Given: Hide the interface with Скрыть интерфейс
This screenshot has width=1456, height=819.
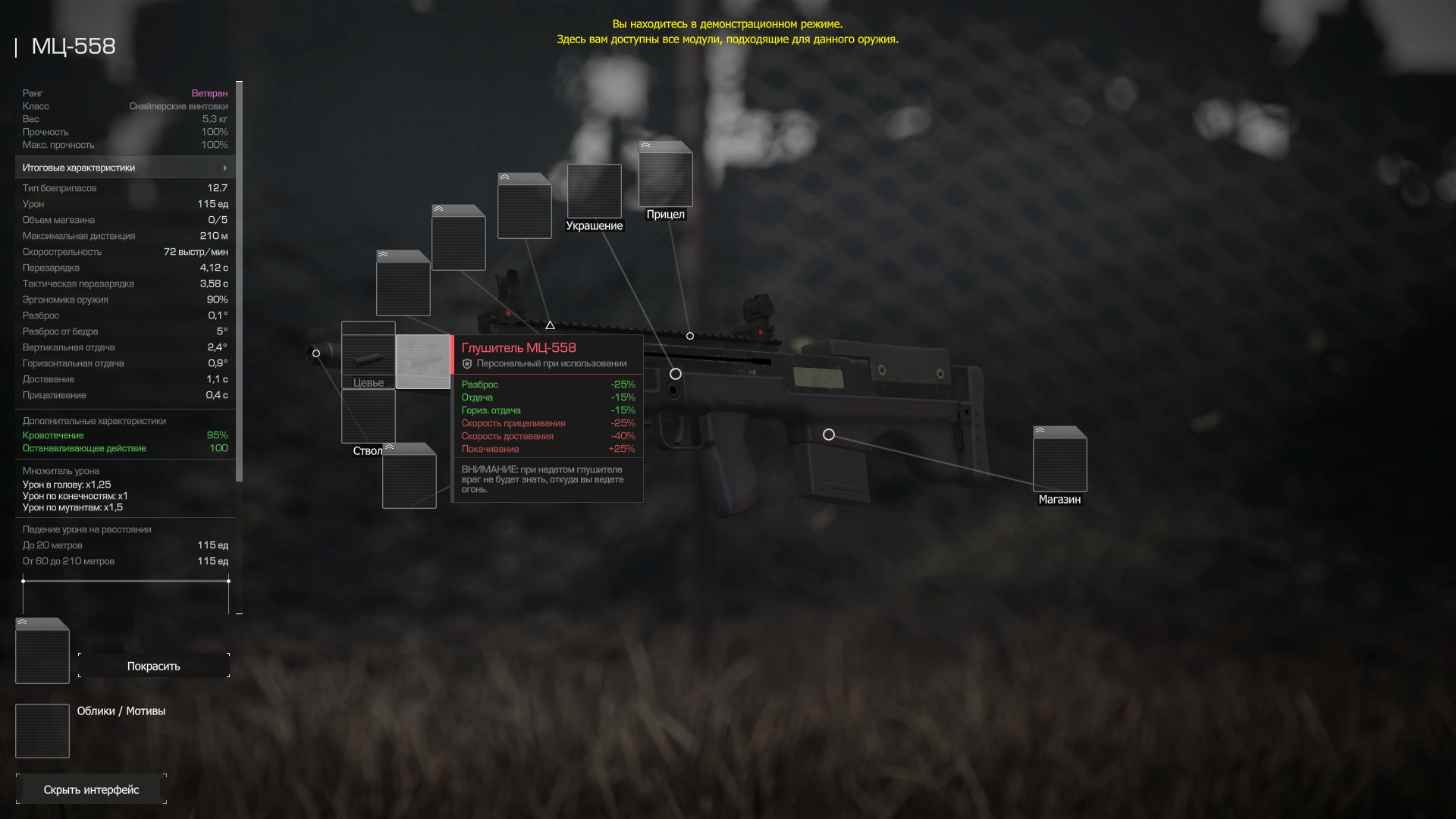Looking at the screenshot, I should click(x=91, y=789).
